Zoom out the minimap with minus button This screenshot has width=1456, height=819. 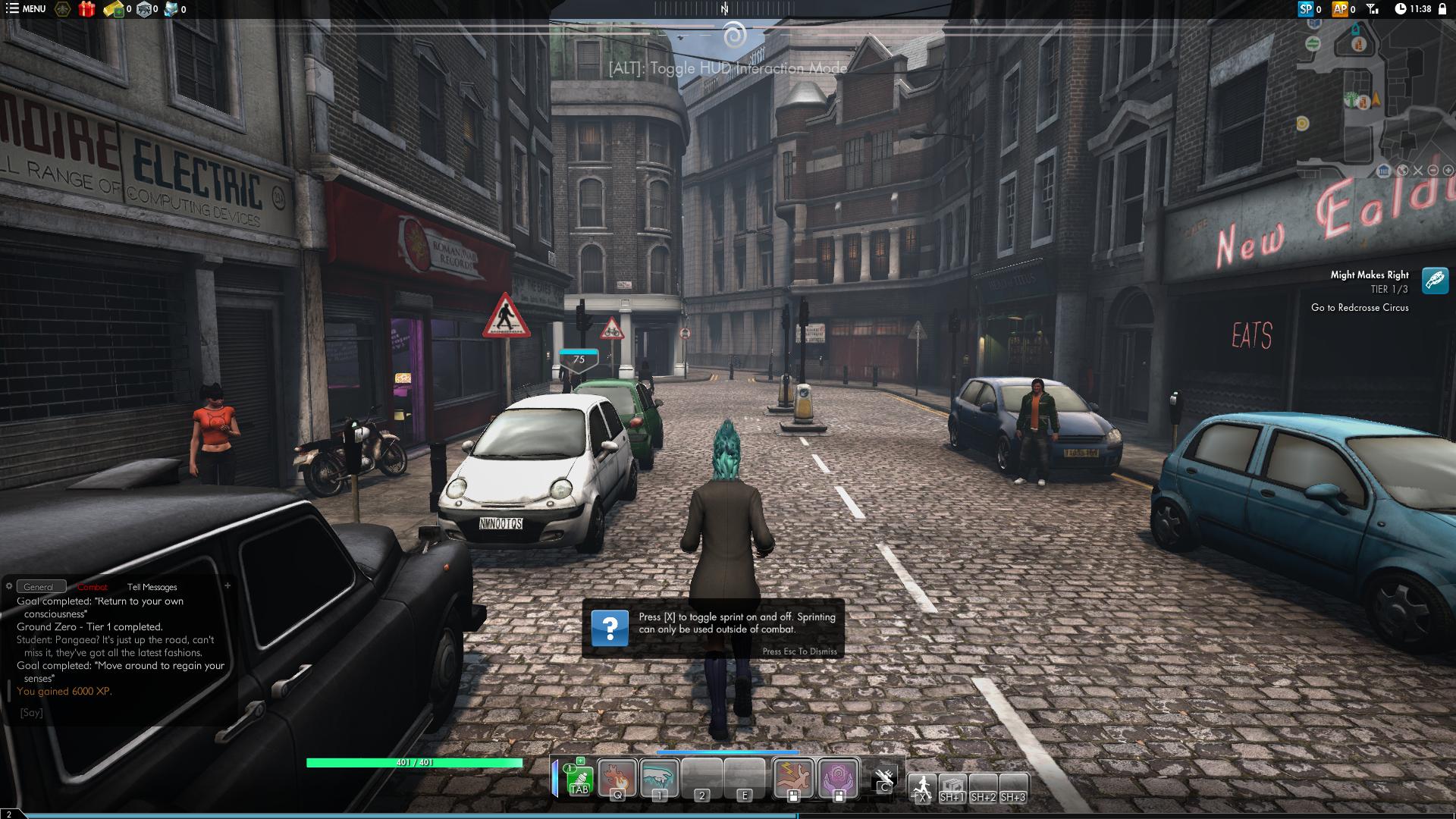pyautogui.click(x=1432, y=171)
